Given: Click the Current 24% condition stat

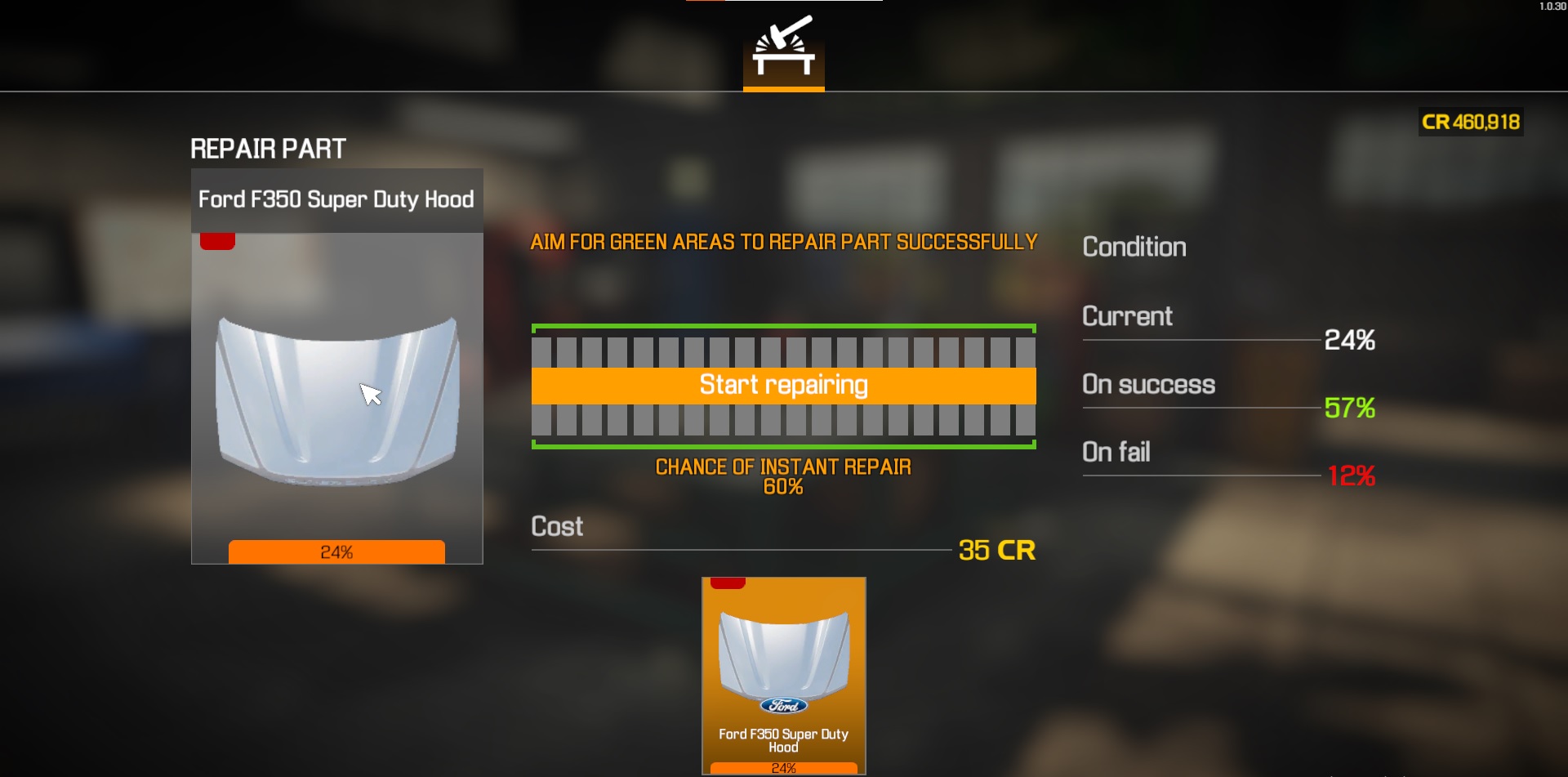Looking at the screenshot, I should click(1349, 341).
